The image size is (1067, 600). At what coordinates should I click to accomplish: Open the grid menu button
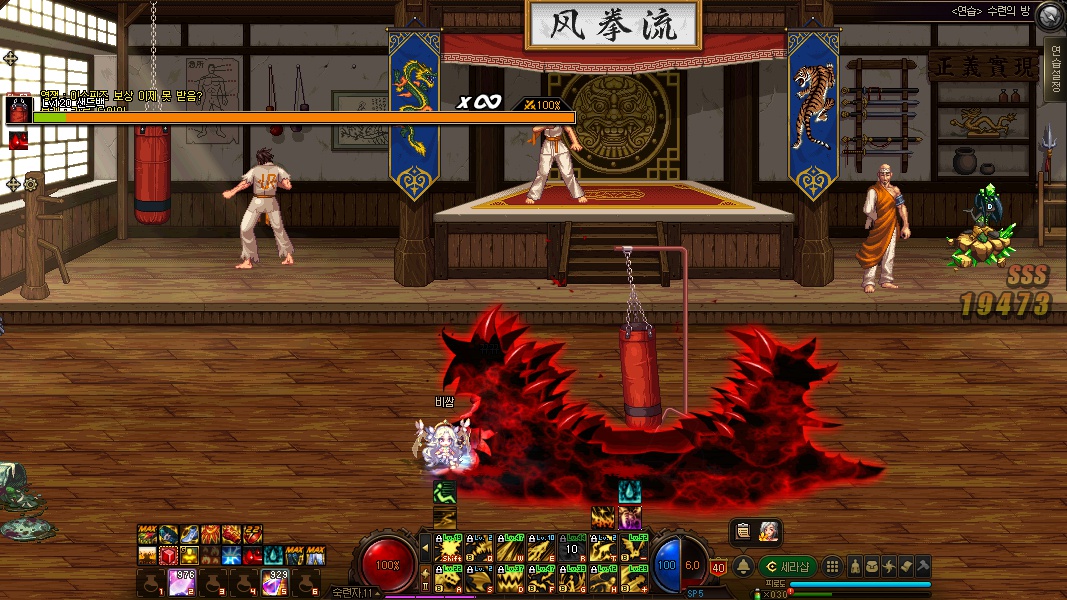(832, 567)
